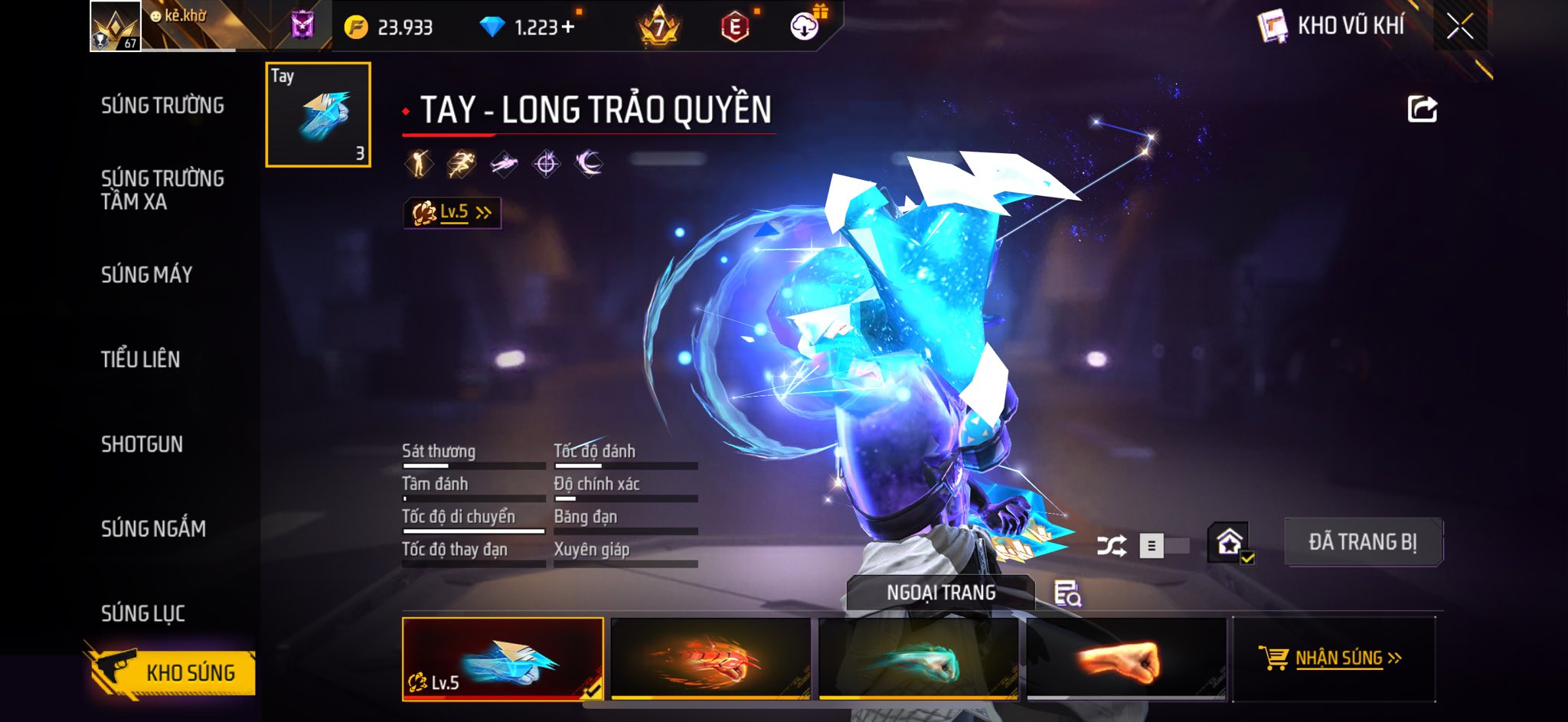Select the Súng Máy category
The height and width of the screenshot is (722, 1568).
[146, 275]
